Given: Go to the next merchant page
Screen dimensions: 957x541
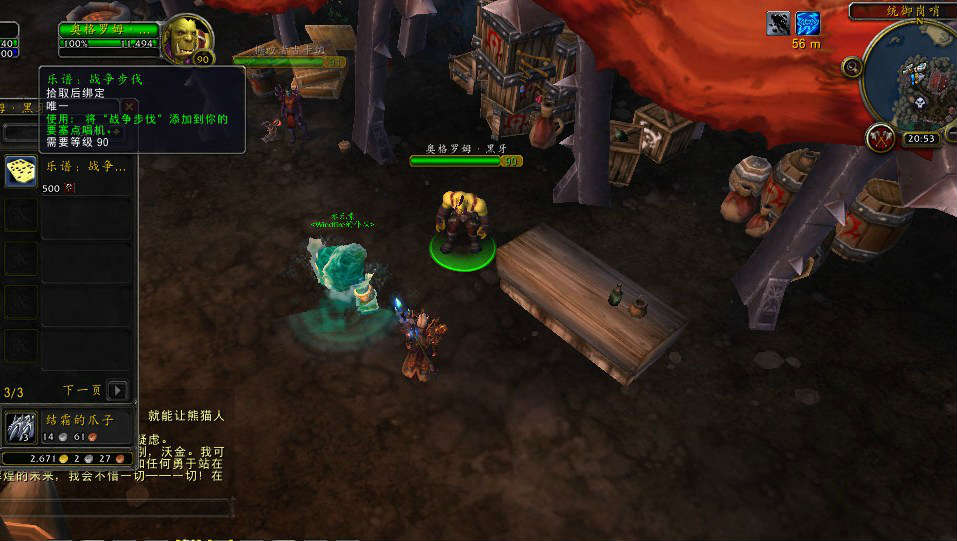Looking at the screenshot, I should [118, 390].
